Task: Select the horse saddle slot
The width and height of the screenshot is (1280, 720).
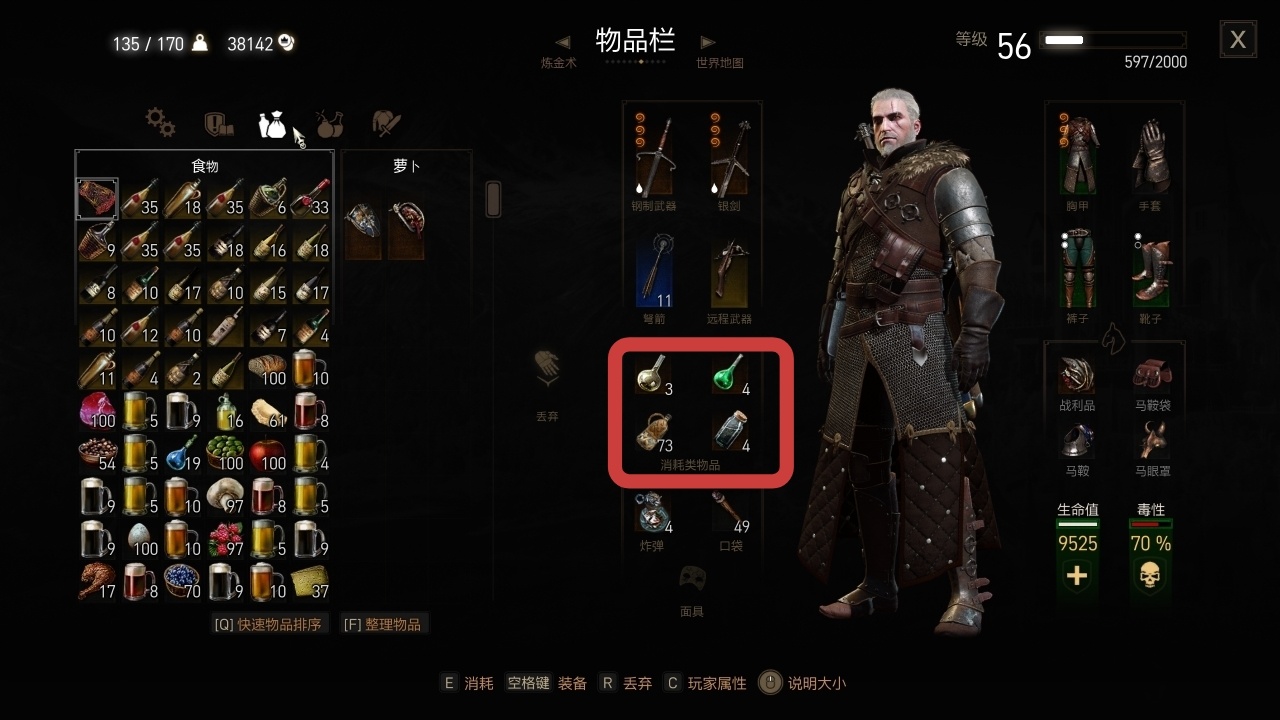Action: pyautogui.click(x=1078, y=440)
